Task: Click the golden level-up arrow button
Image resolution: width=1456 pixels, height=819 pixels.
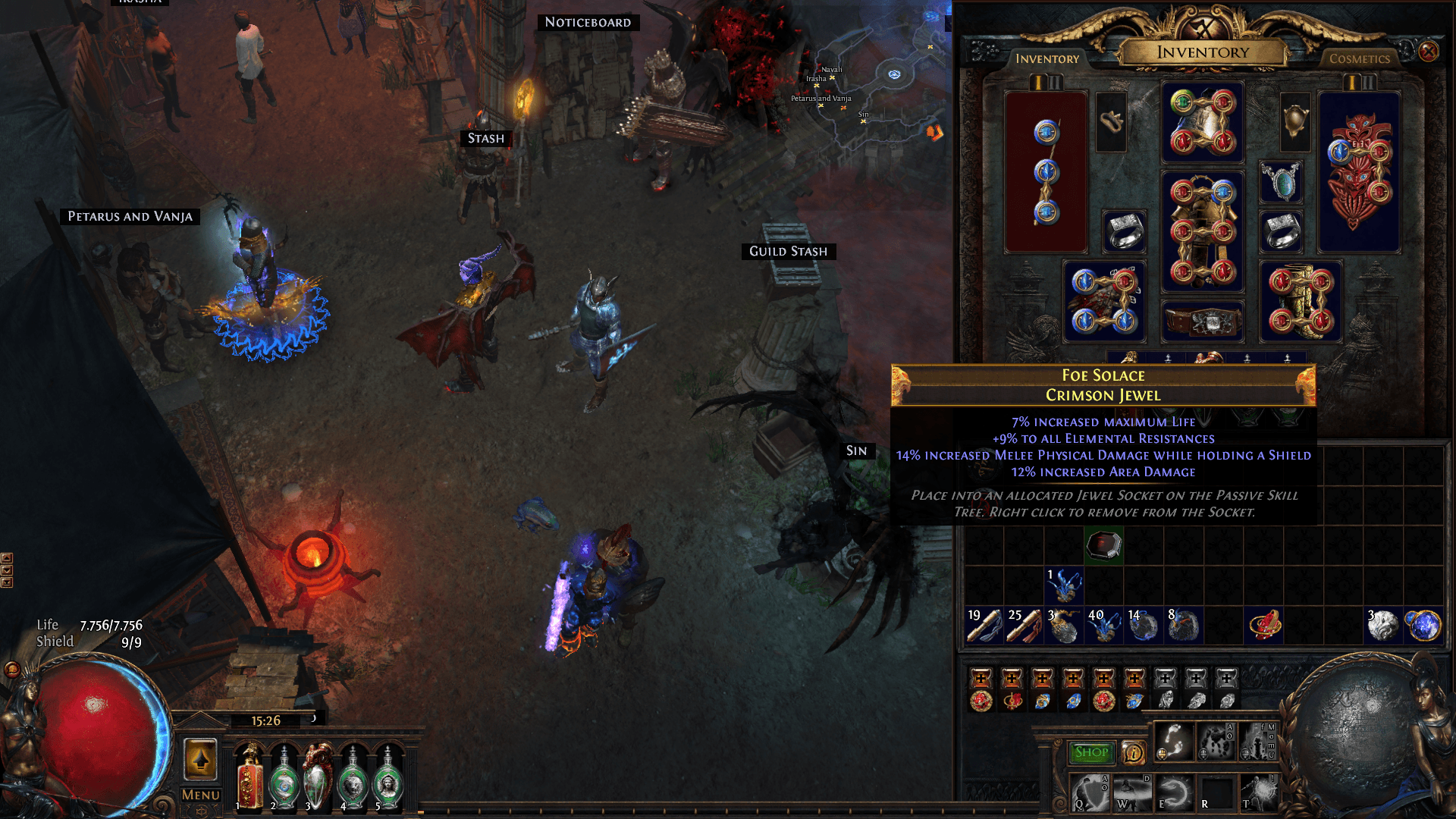Action: pyautogui.click(x=201, y=759)
